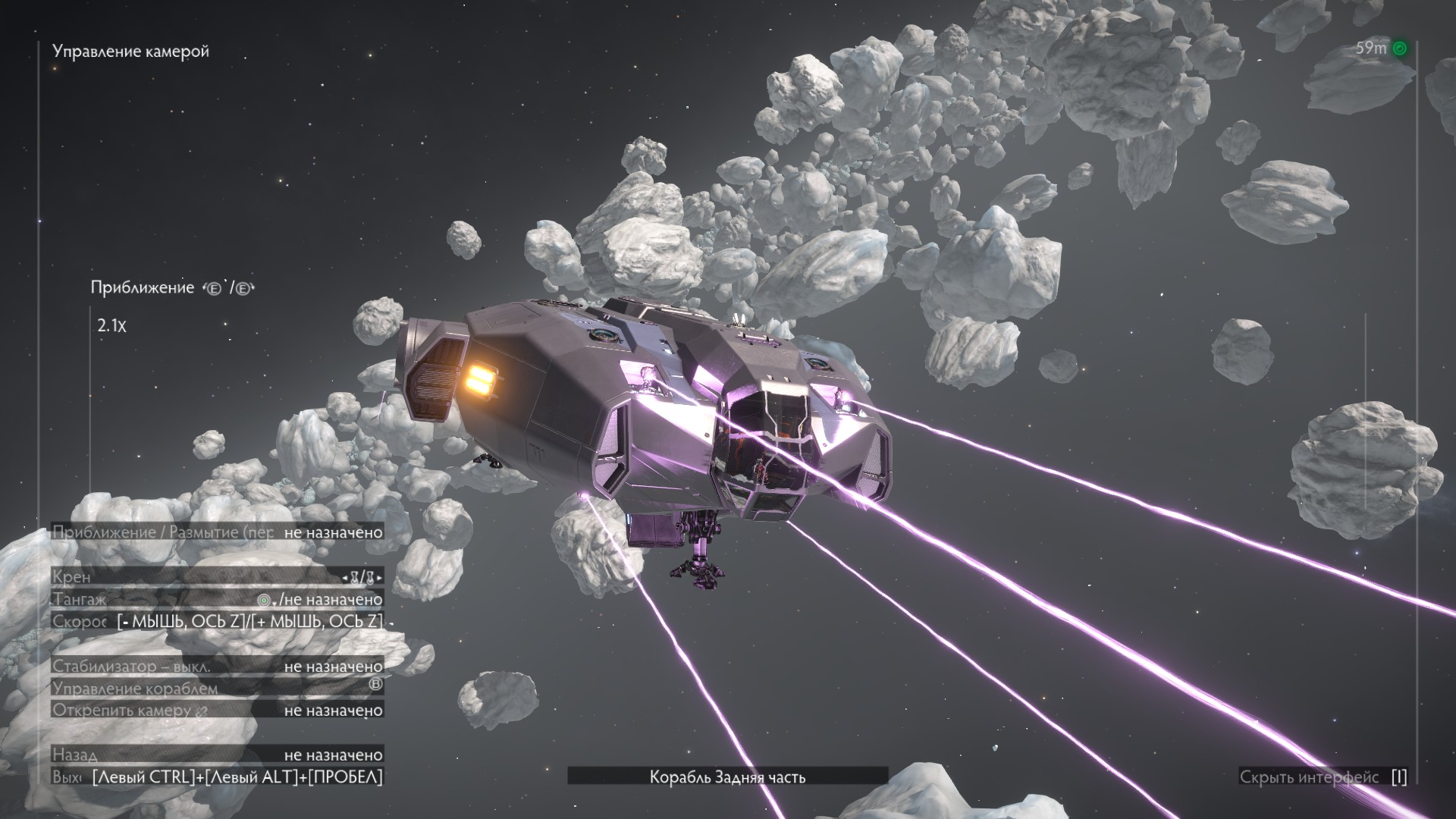Select the Крен control row
The image size is (1456, 819).
[x=218, y=577]
